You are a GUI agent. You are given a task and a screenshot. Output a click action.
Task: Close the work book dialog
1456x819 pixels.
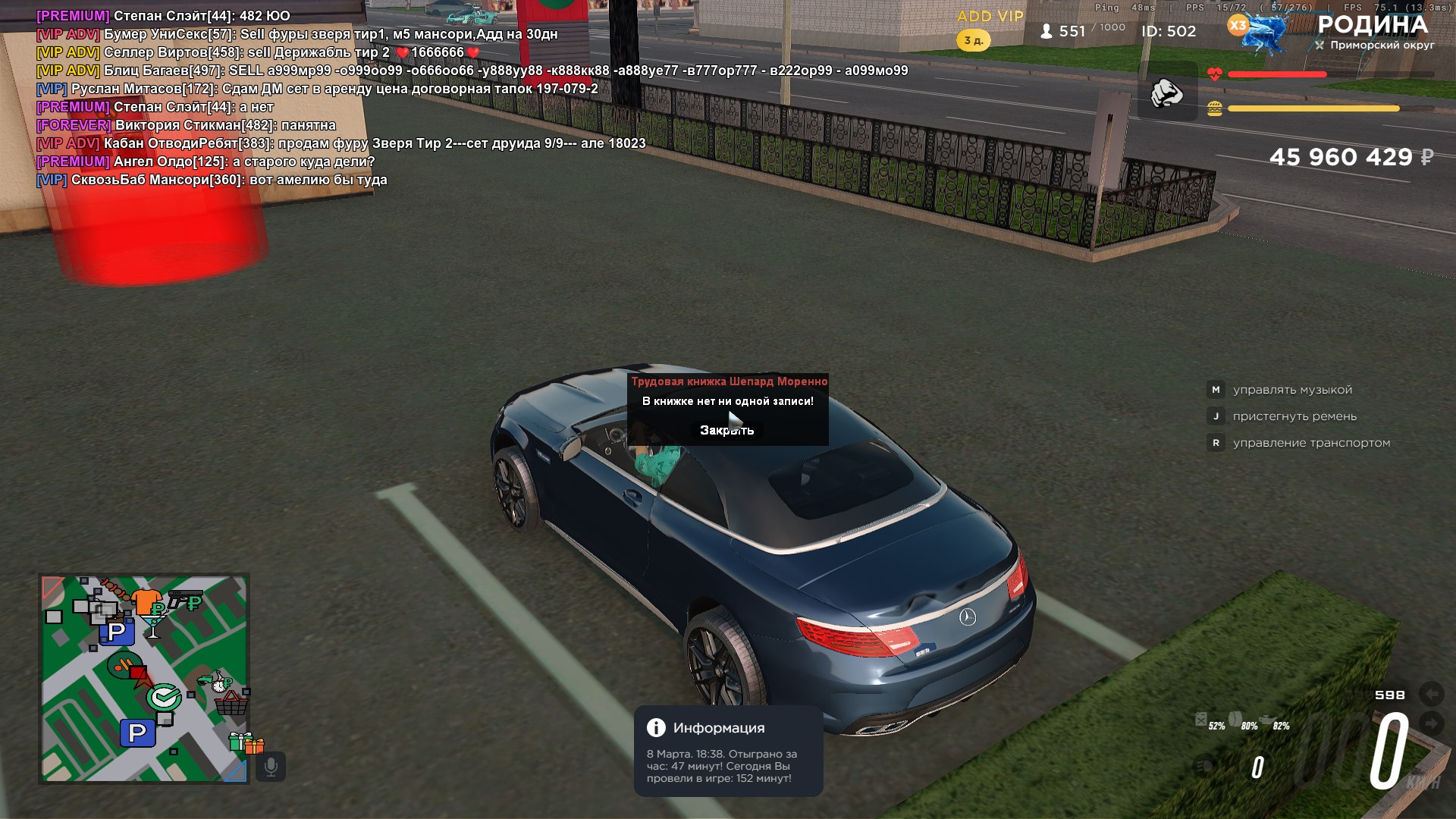726,430
